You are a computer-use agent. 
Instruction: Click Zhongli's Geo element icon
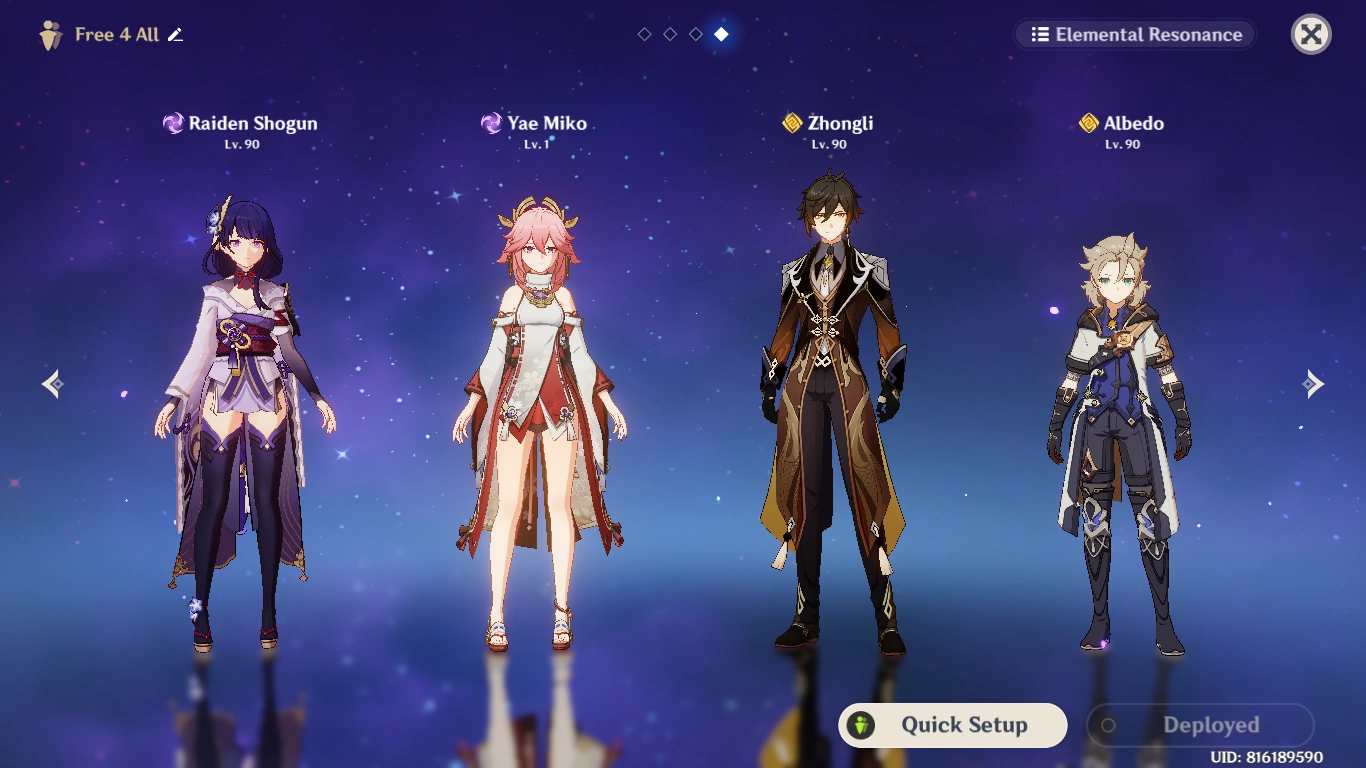tap(791, 122)
